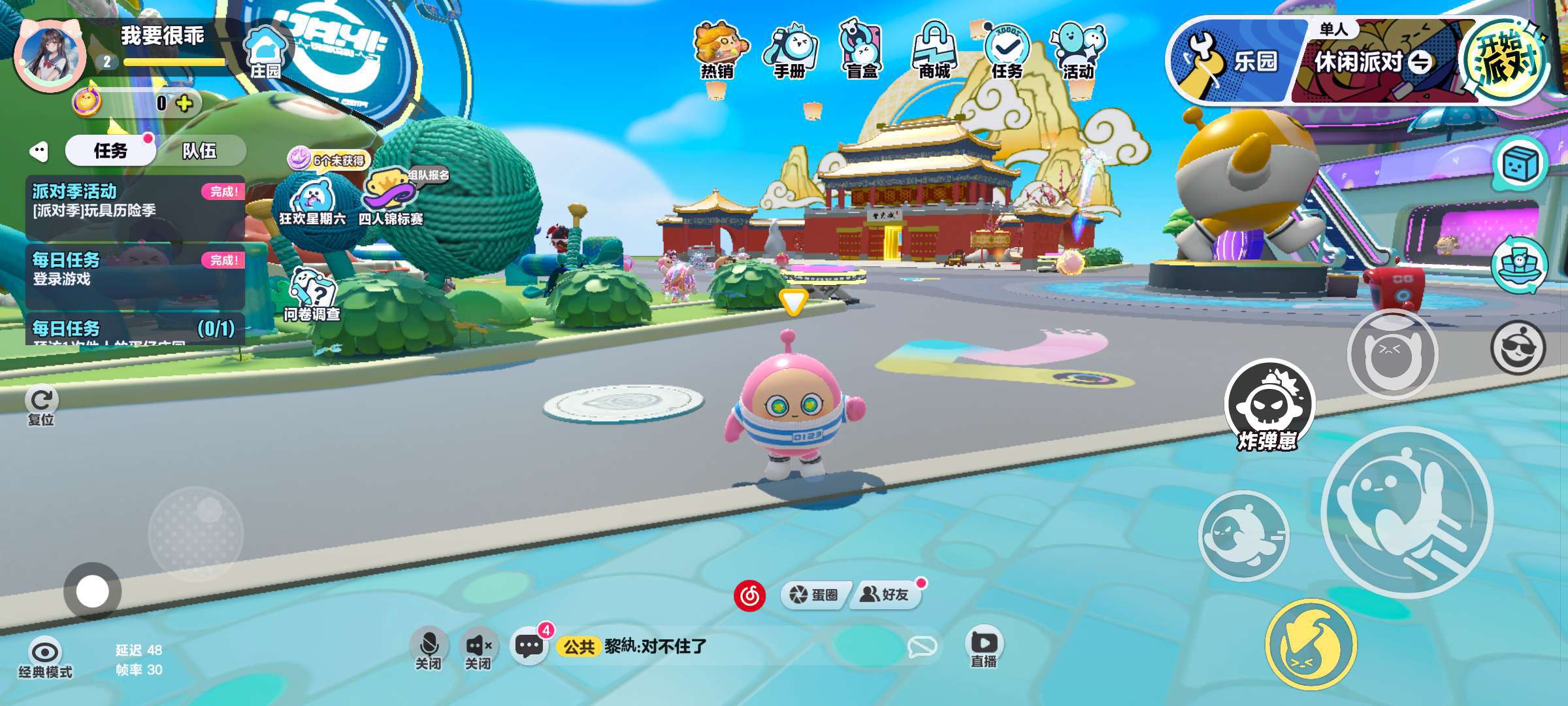Open the 问卷调查 survey

tap(312, 294)
